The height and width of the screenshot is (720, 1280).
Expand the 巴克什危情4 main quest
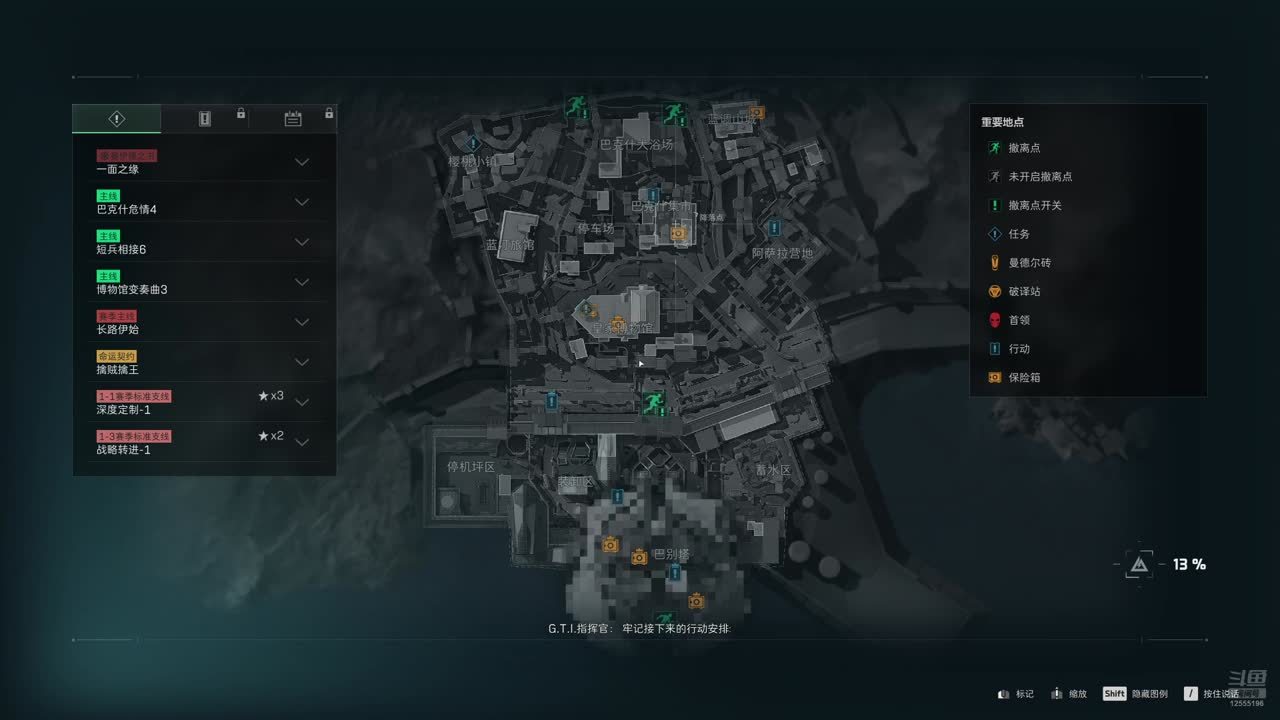click(301, 202)
